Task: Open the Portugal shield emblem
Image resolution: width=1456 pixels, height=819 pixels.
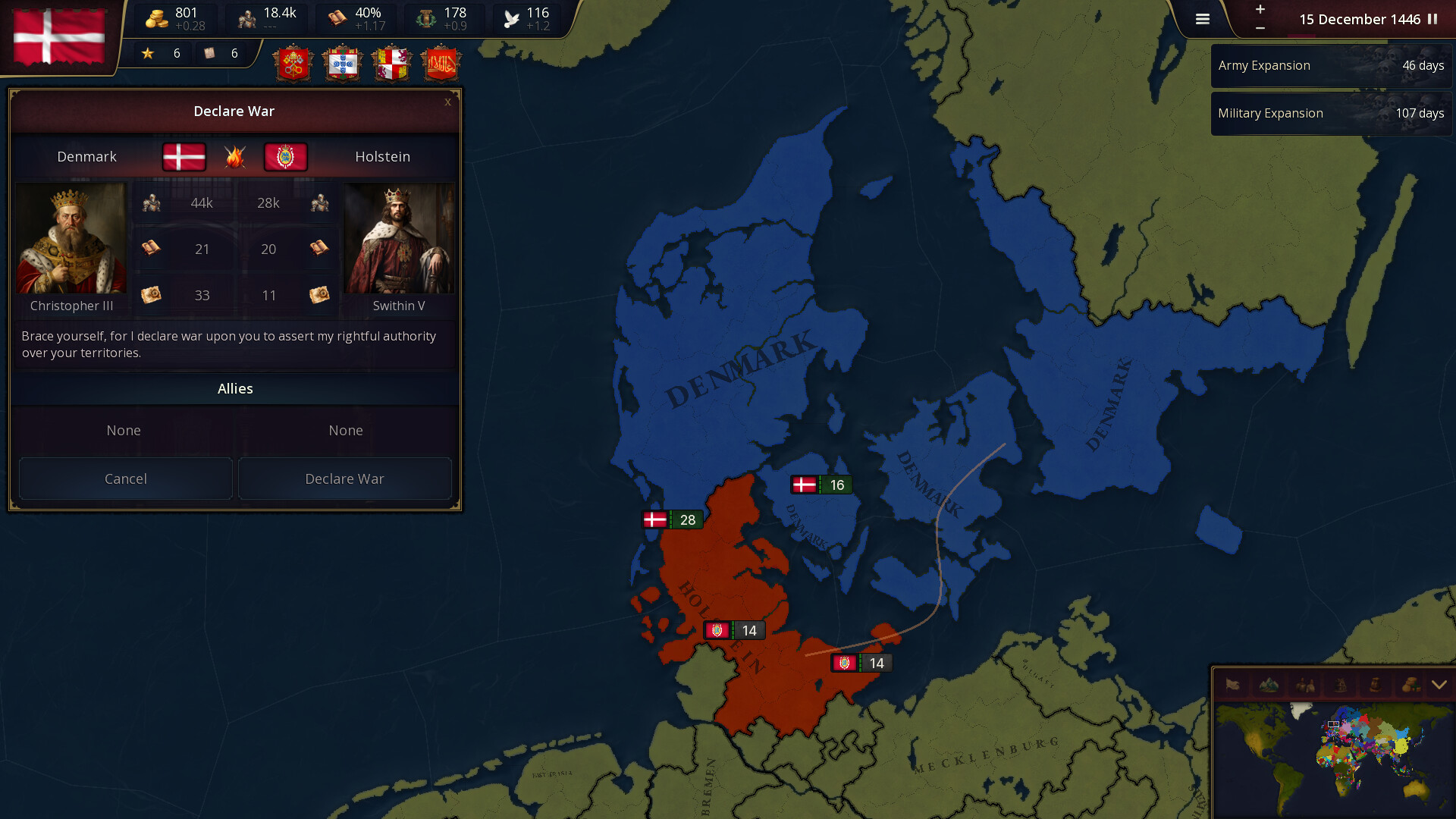Action: tap(343, 63)
